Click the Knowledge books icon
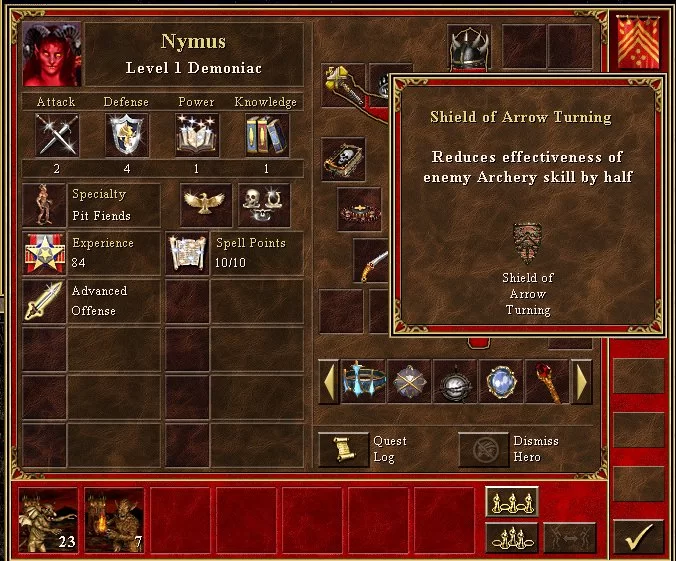 [x=266, y=135]
